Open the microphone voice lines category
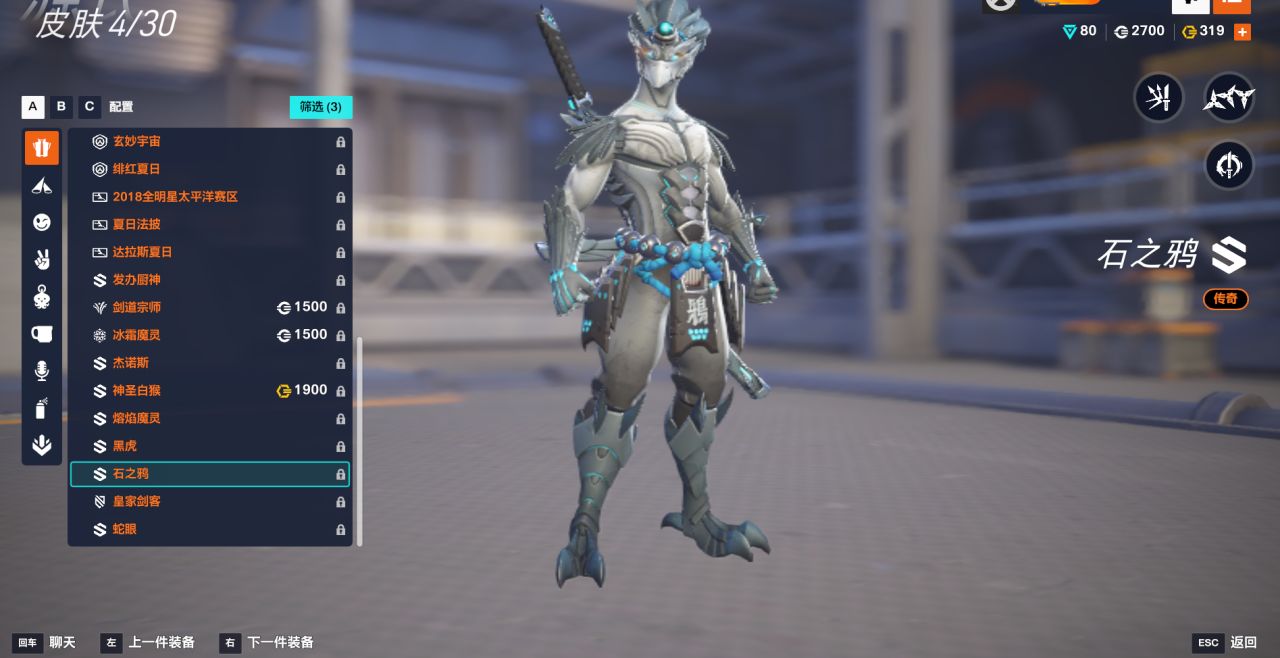1280x658 pixels. point(42,372)
